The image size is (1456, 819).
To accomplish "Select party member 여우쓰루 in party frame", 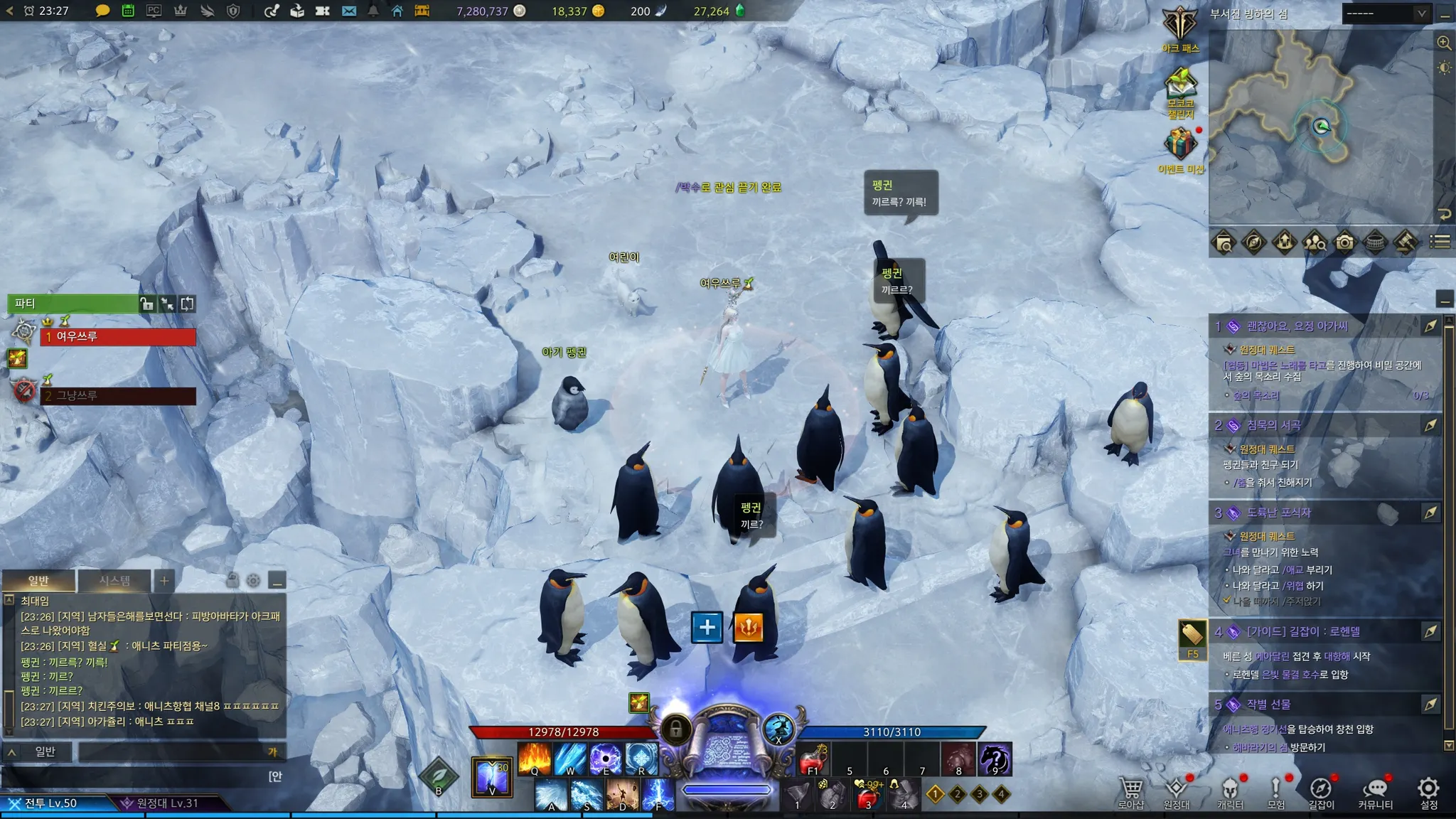I will 117,336.
